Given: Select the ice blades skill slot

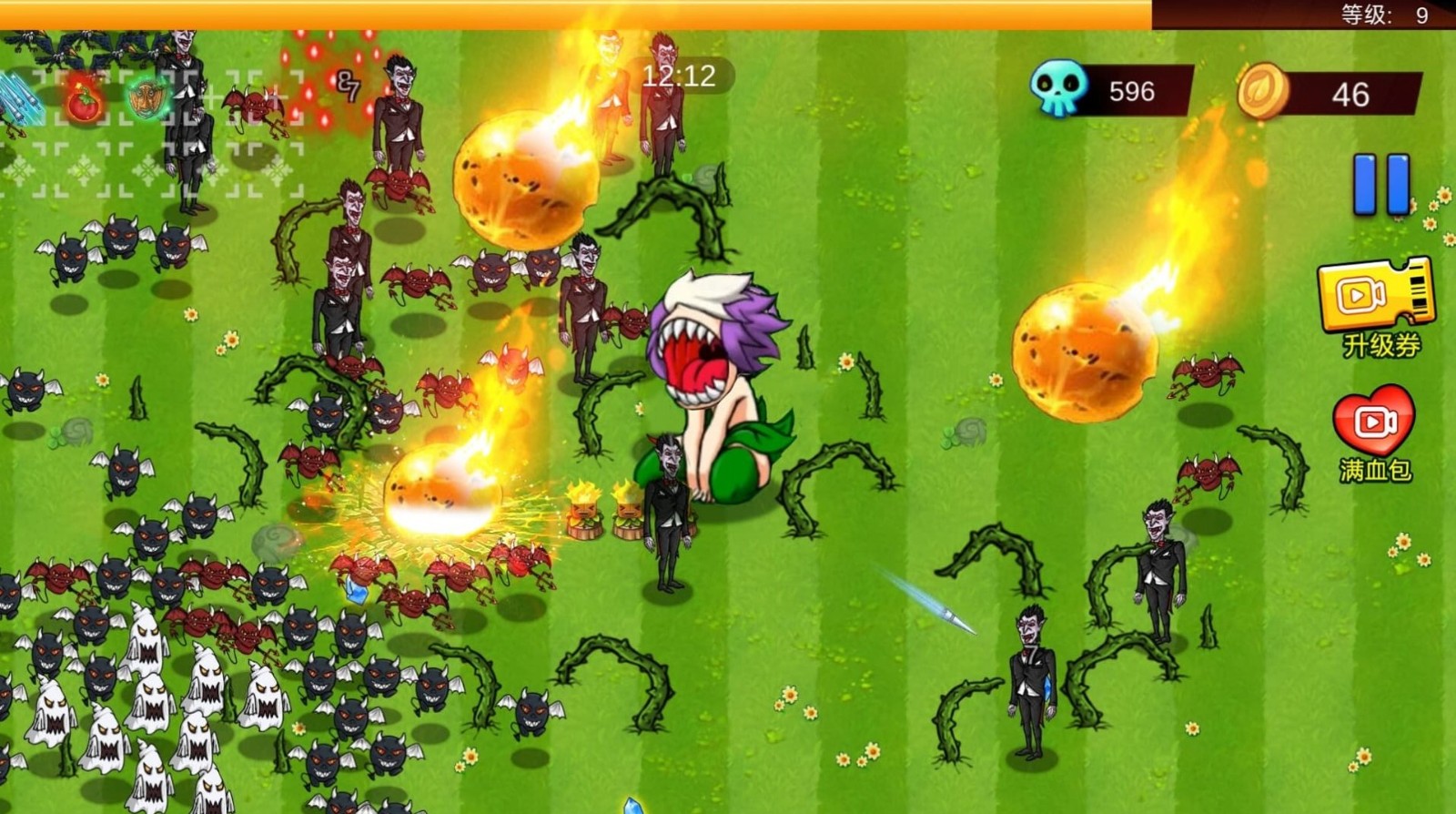Looking at the screenshot, I should (x=16, y=100).
